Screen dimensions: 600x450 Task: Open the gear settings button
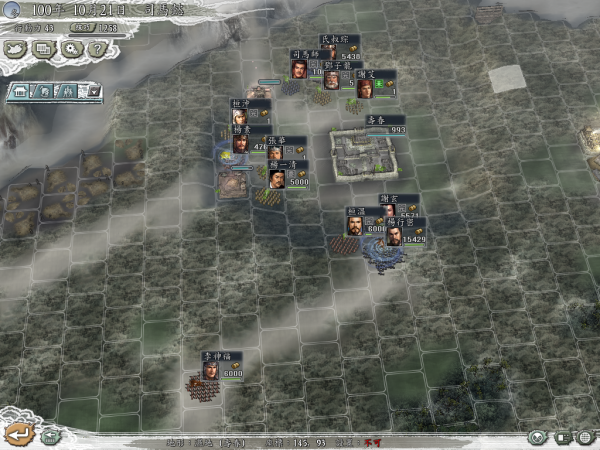[70, 47]
